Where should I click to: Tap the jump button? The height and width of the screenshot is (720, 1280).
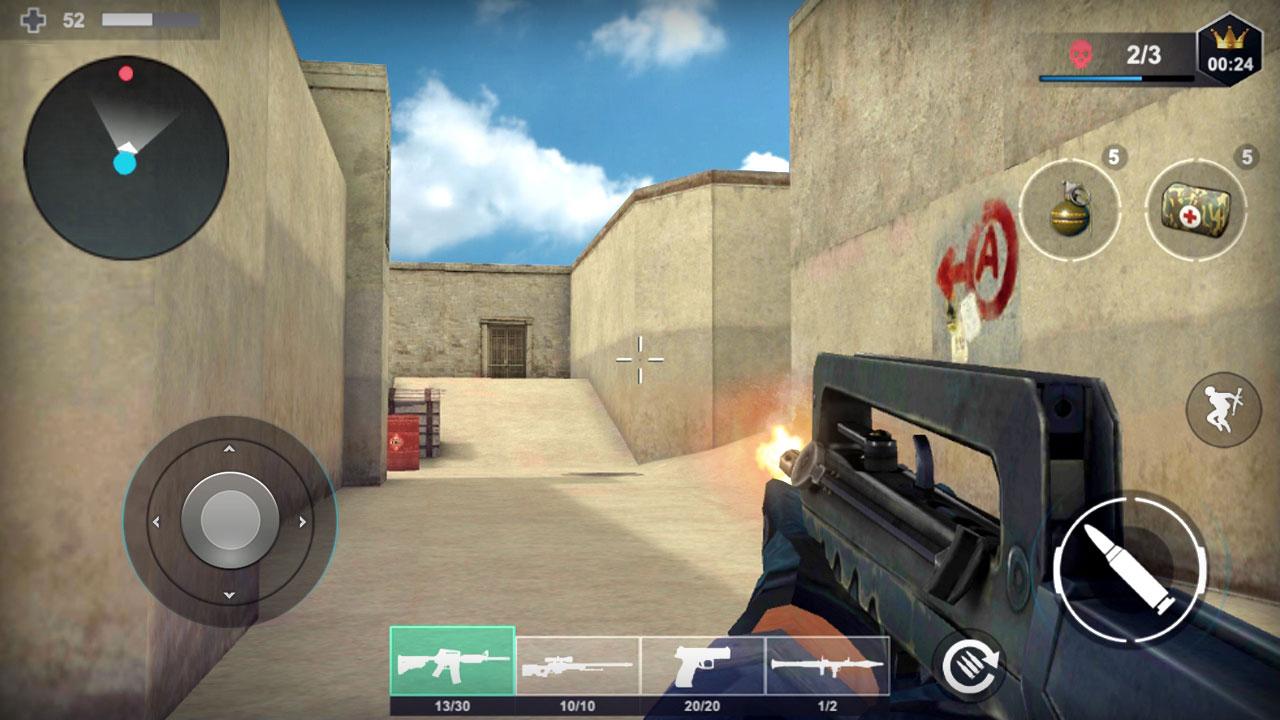(1223, 409)
